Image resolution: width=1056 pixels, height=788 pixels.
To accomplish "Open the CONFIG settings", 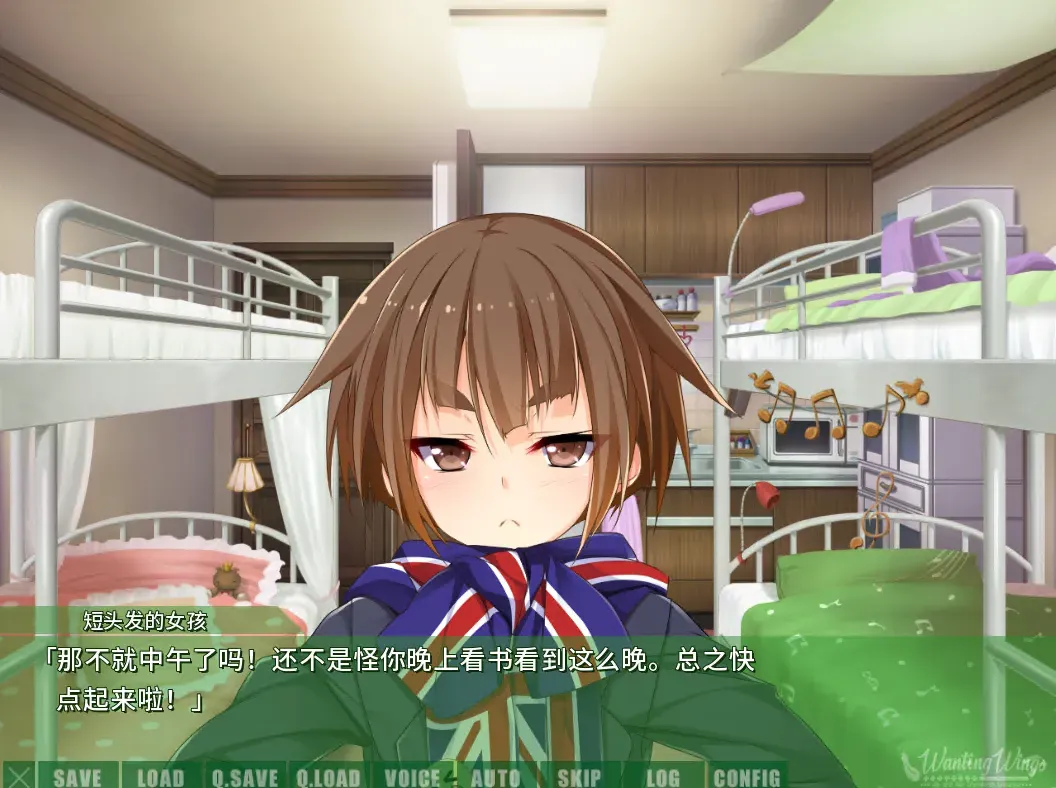I will (x=747, y=777).
